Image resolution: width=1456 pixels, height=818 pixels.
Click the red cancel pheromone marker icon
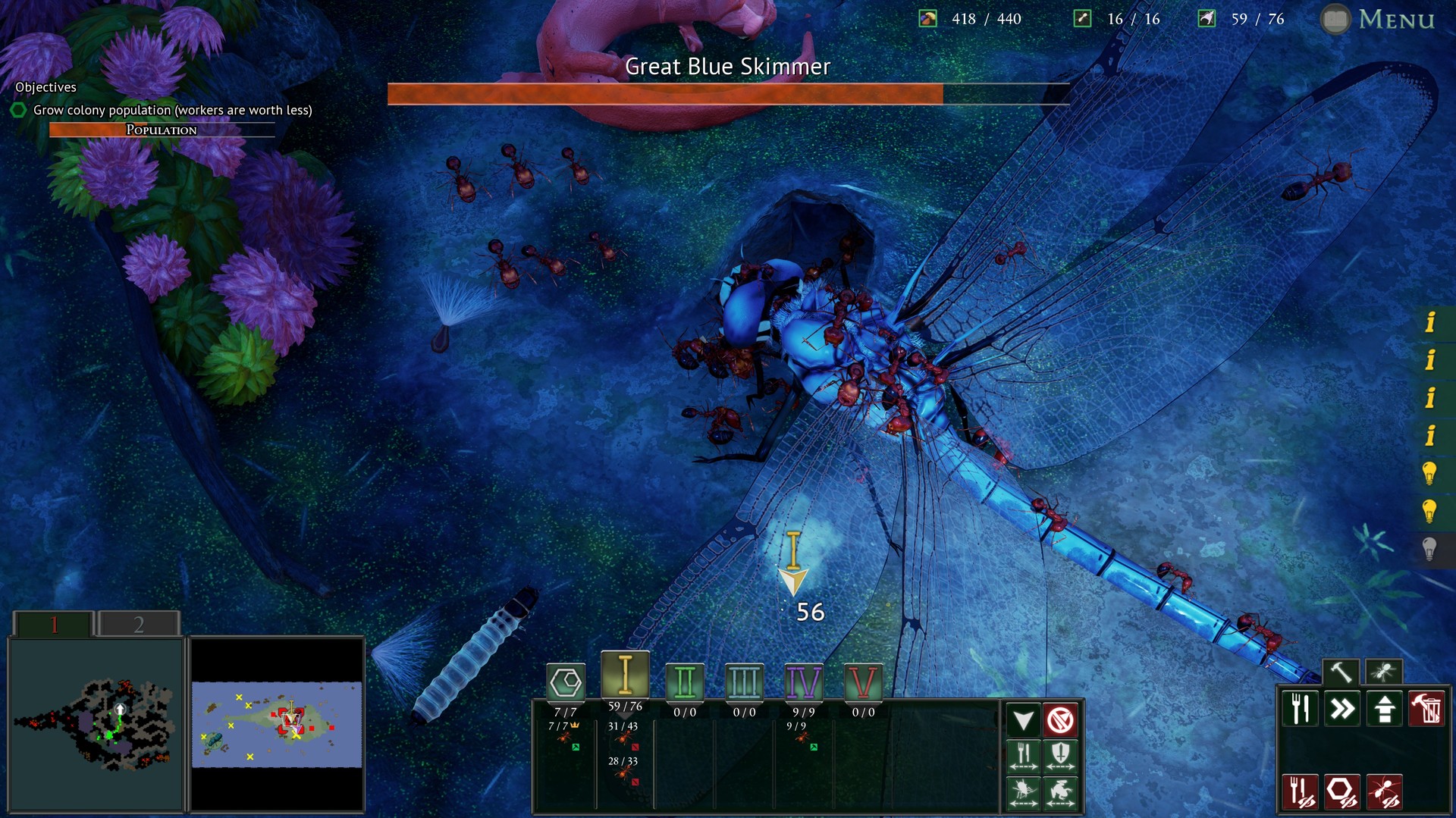pyautogui.click(x=1061, y=719)
